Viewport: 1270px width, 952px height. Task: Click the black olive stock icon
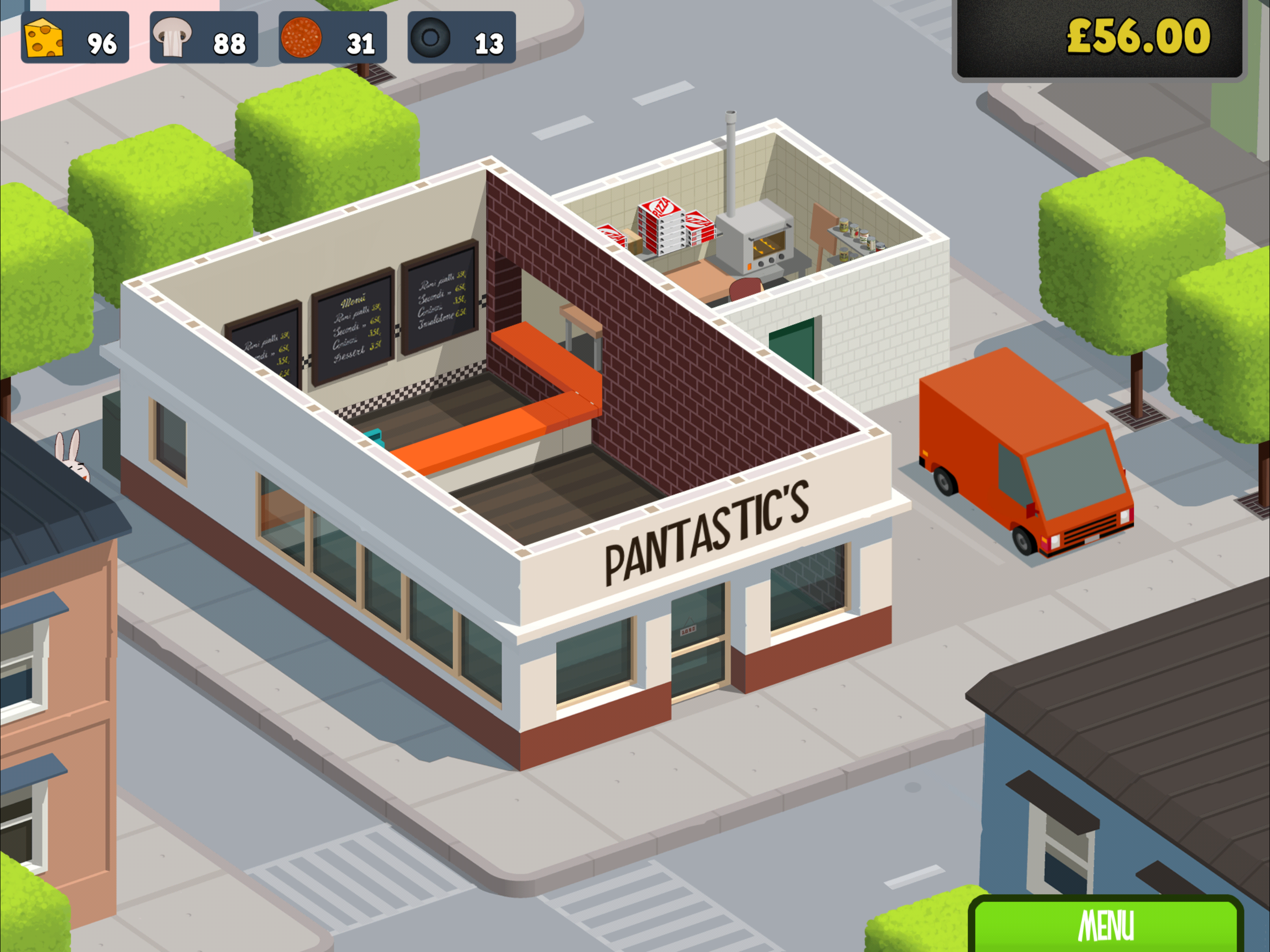430,38
